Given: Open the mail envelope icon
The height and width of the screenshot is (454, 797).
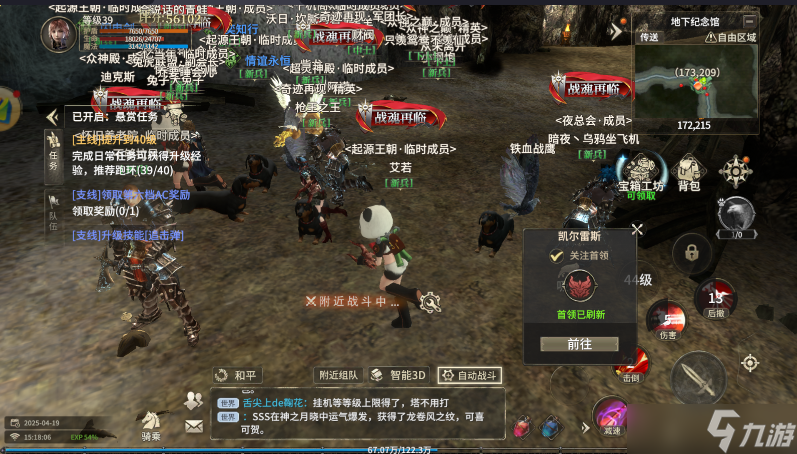Looking at the screenshot, I should [x=193, y=425].
